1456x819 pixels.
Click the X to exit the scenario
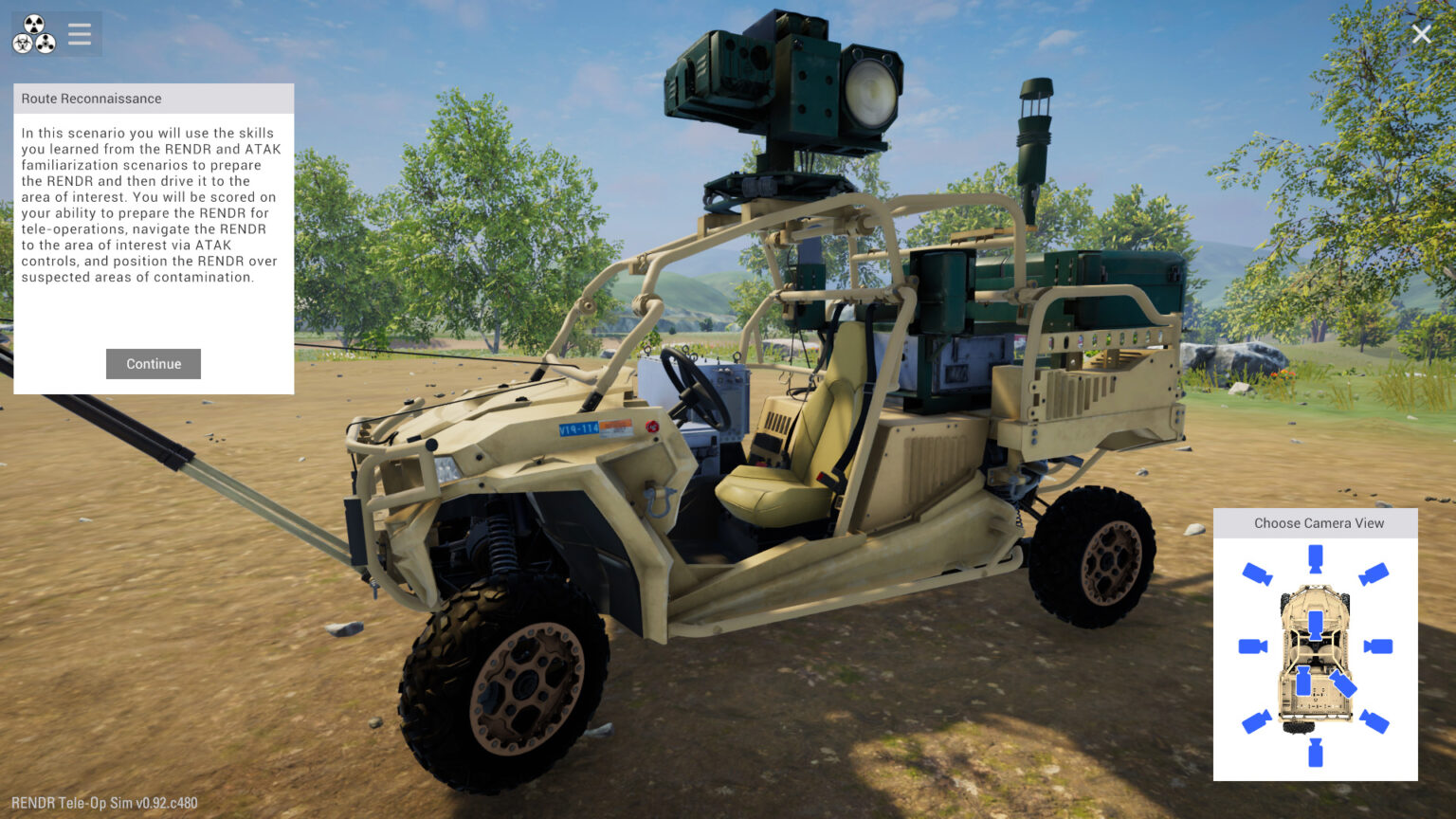coord(1421,33)
